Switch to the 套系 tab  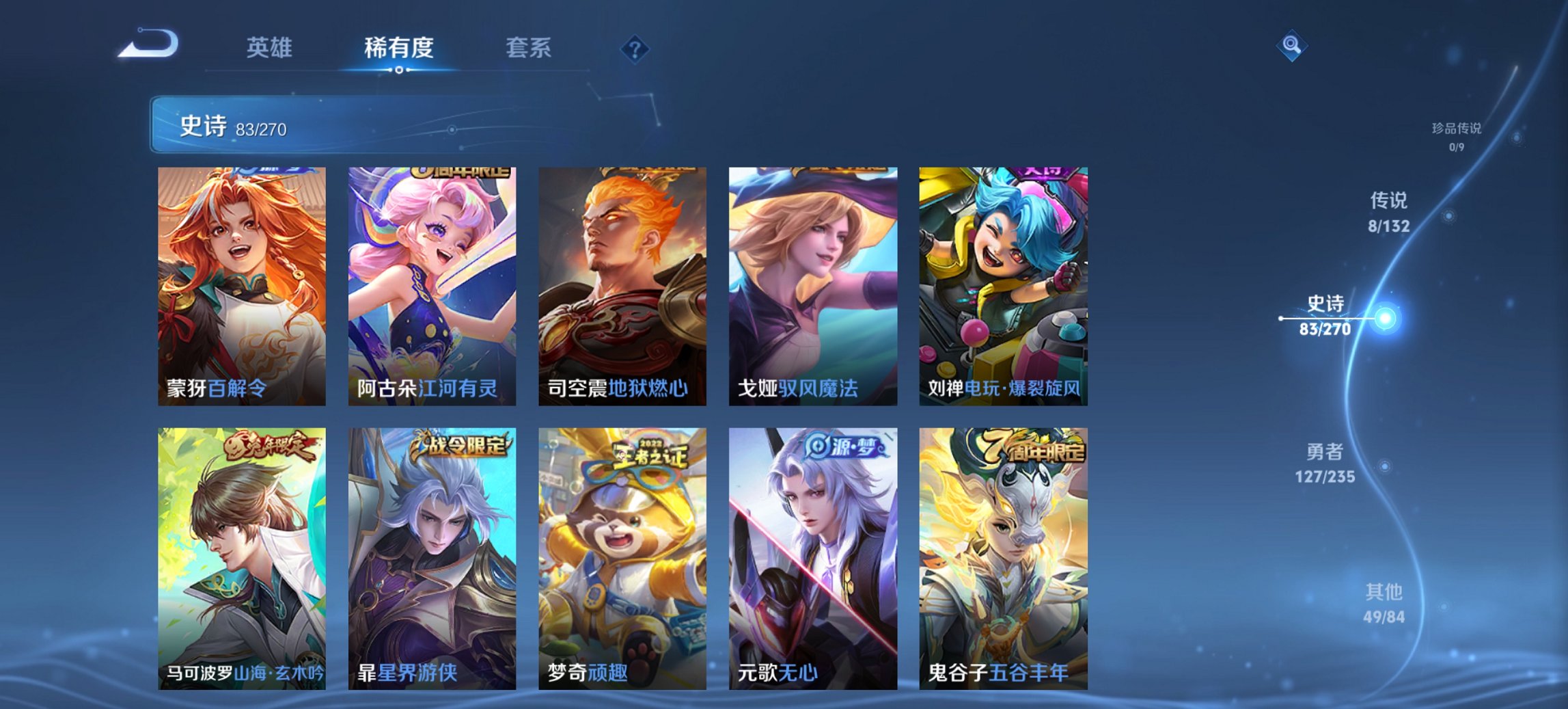tap(528, 48)
